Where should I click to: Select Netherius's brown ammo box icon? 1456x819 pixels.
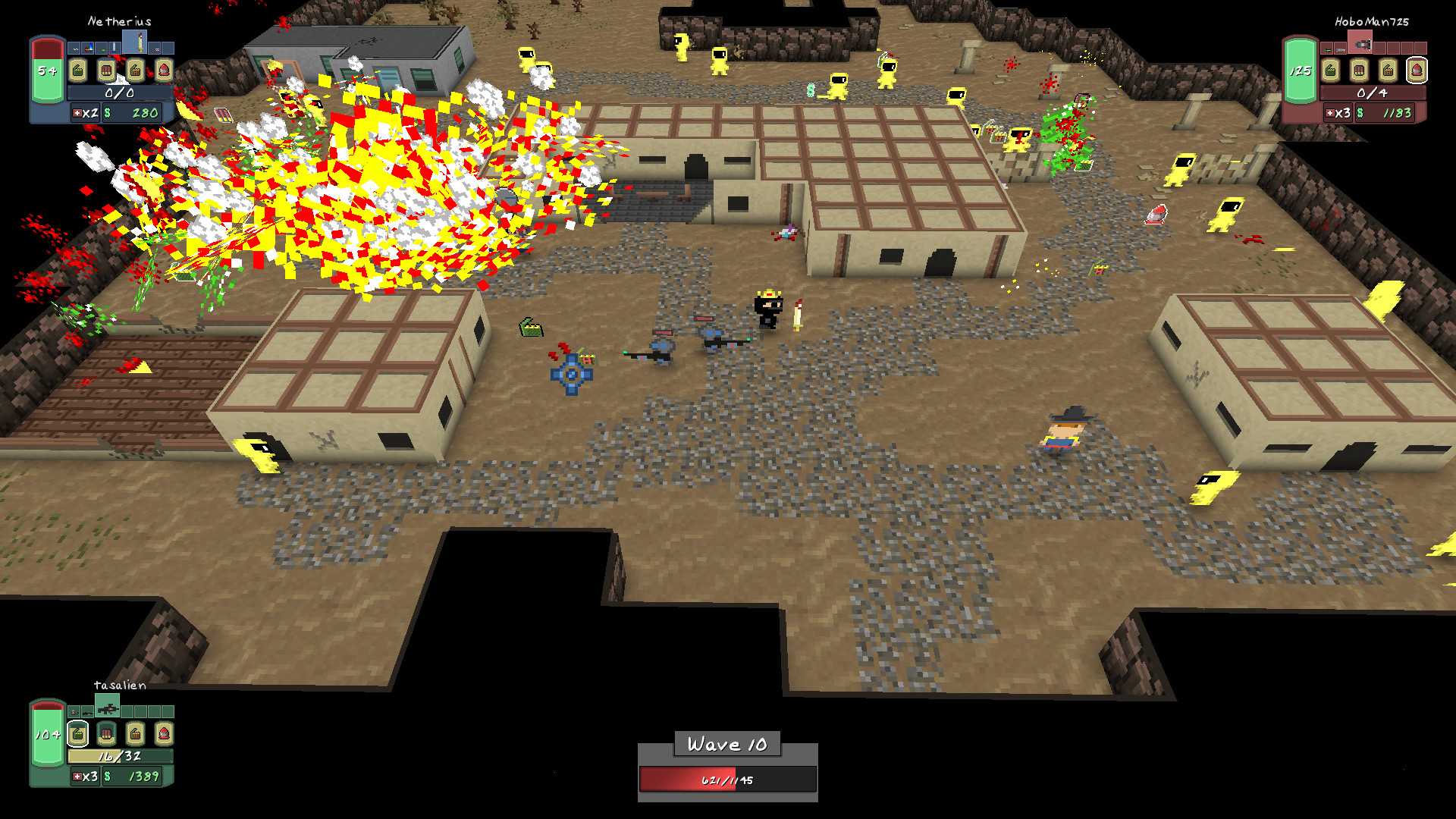click(135, 71)
